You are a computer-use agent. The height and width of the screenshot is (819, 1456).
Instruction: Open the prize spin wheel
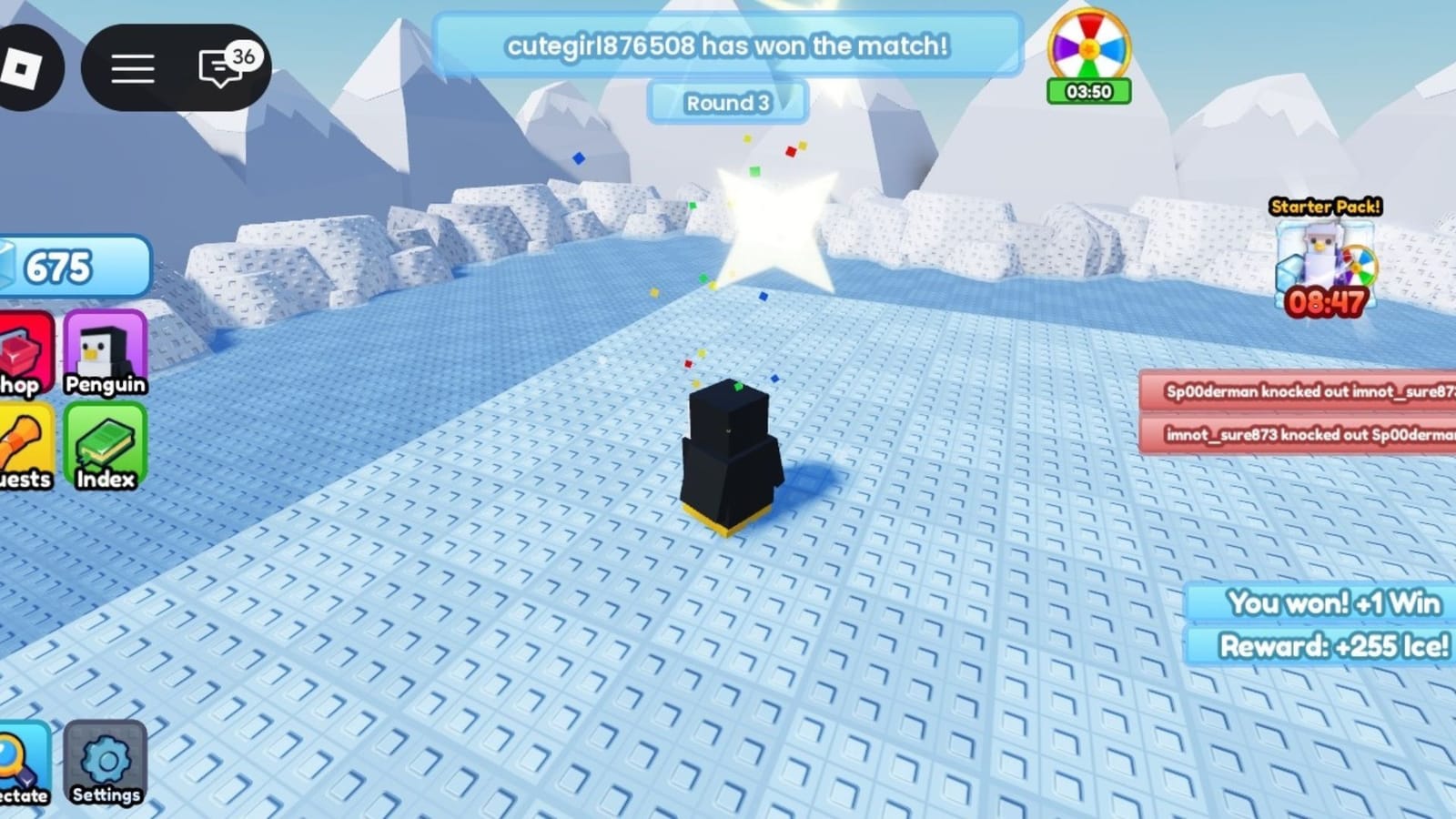1088,50
